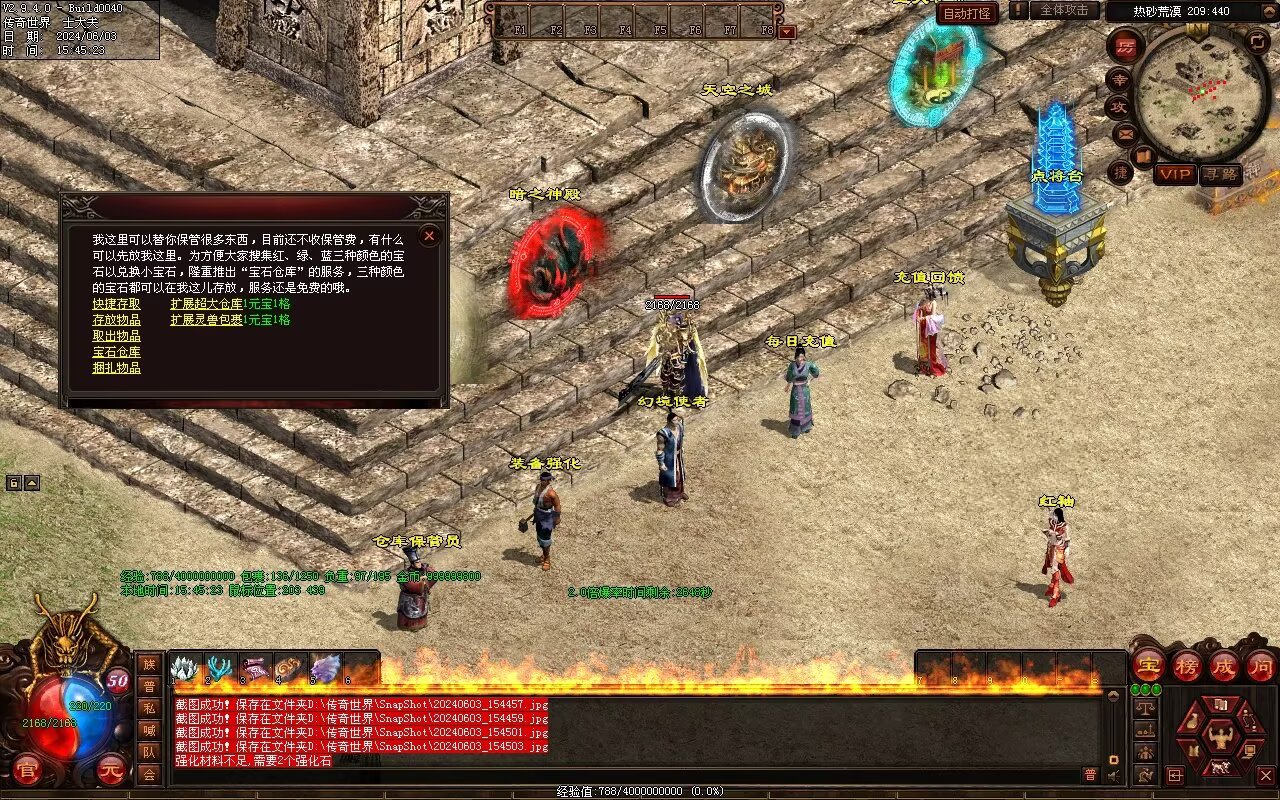Use the white lotus hotbar item

click(186, 668)
